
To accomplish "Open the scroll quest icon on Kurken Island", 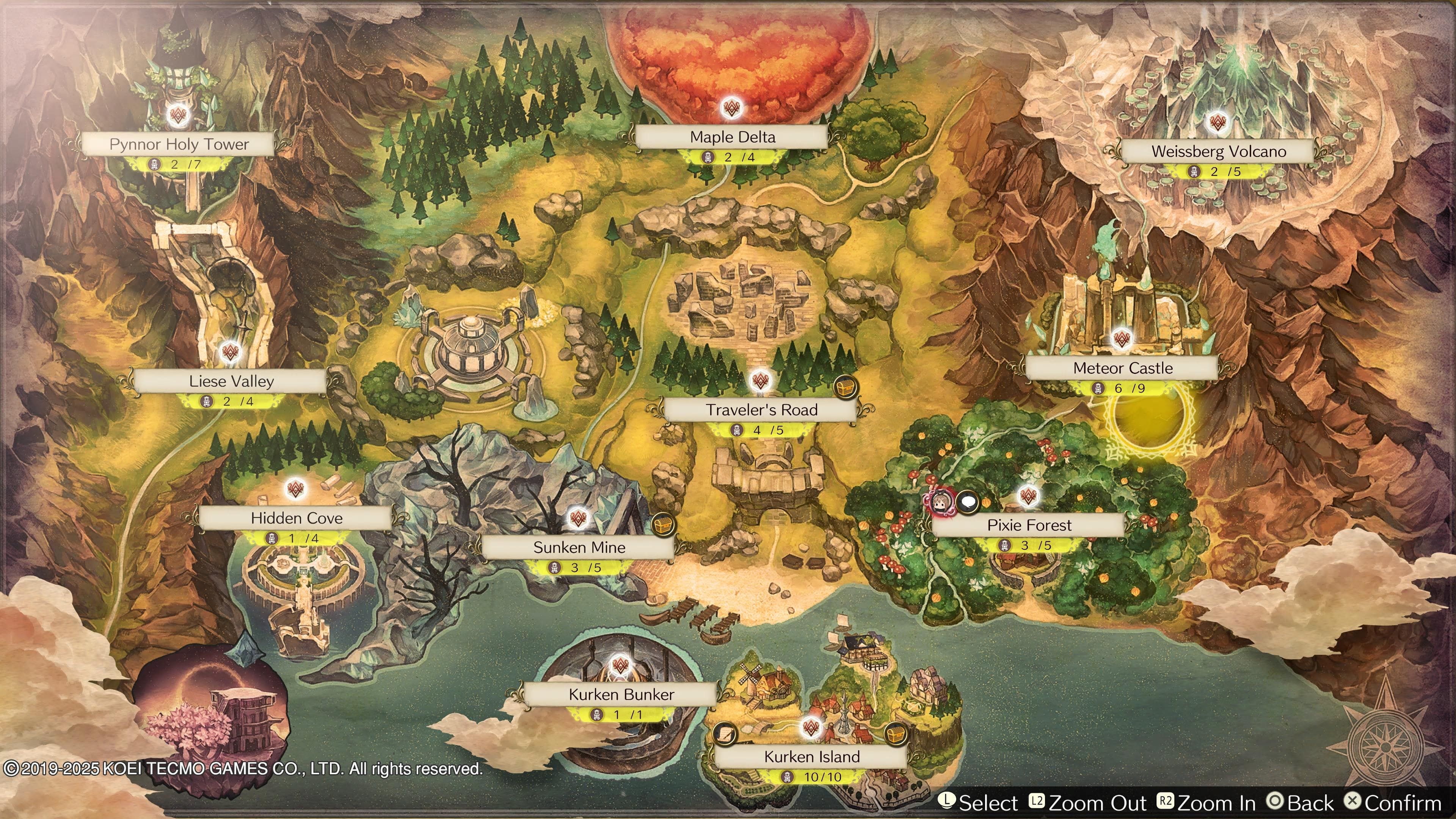I will [x=725, y=734].
